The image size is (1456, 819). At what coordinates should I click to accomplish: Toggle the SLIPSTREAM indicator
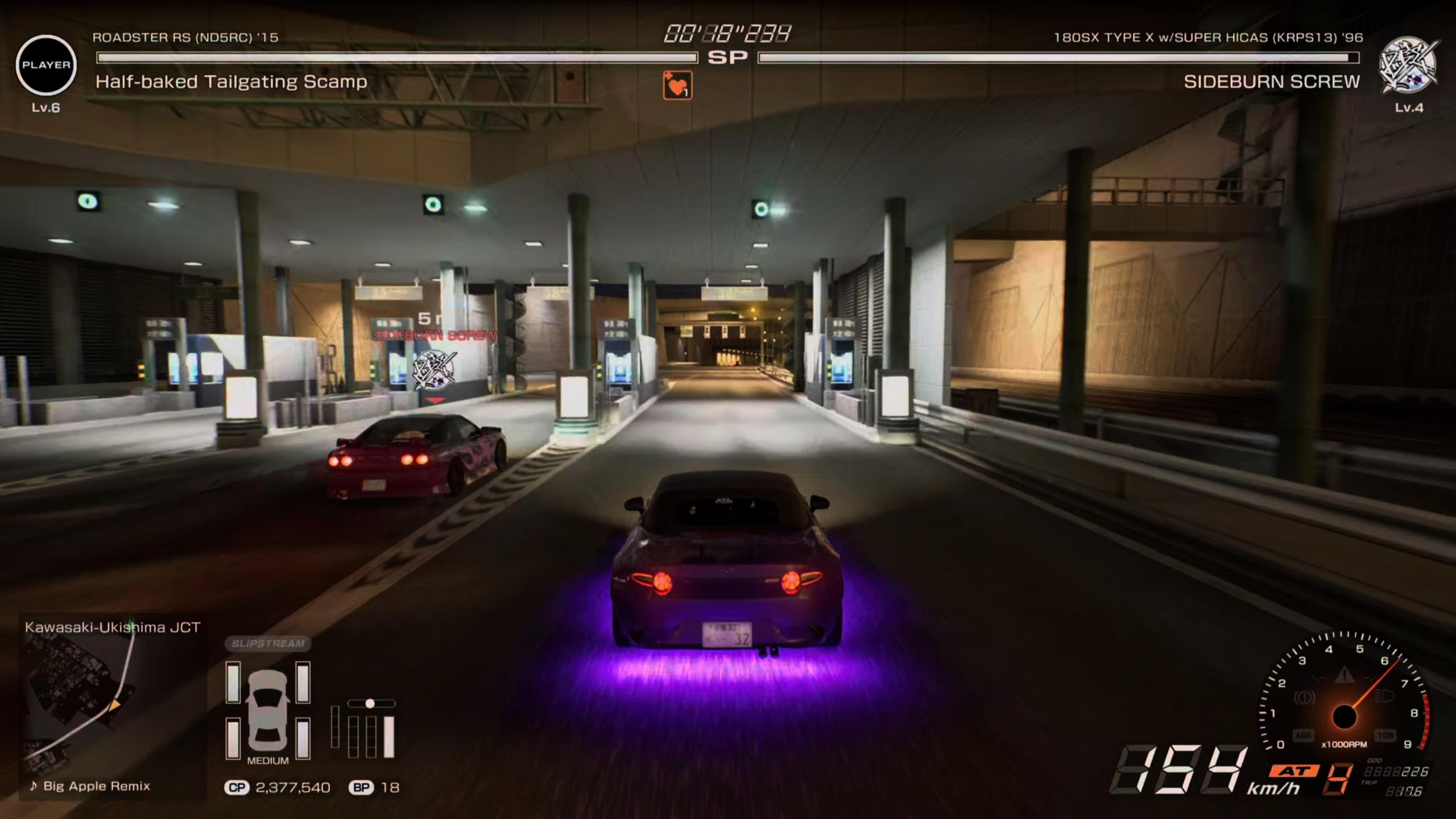coord(268,643)
